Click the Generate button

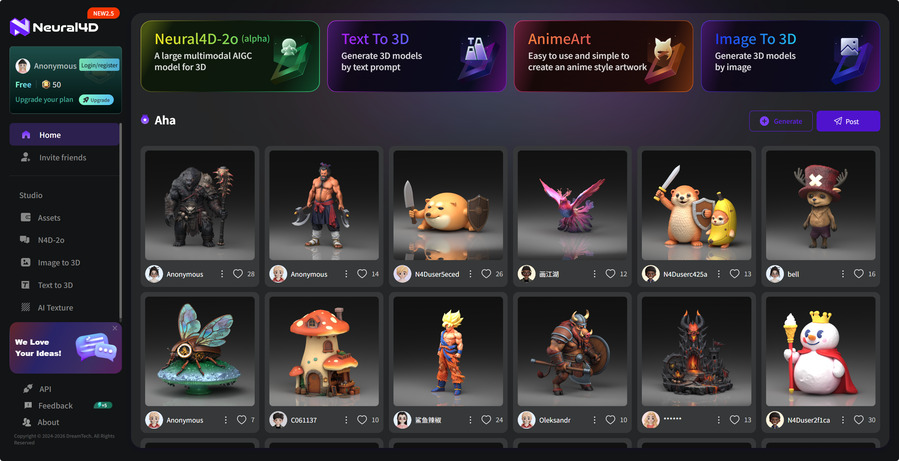(x=781, y=121)
